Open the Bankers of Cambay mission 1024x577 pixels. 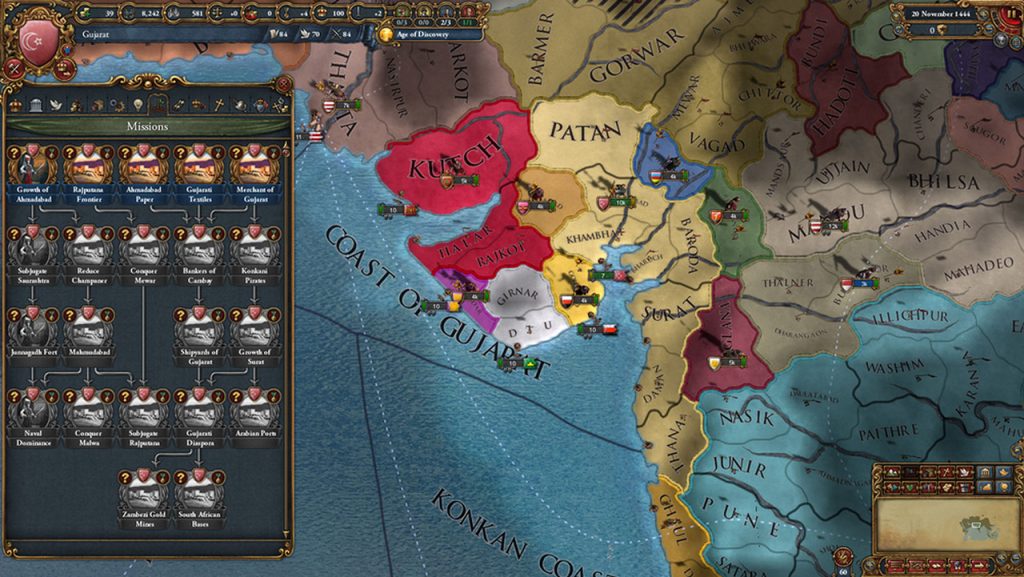tap(199, 247)
